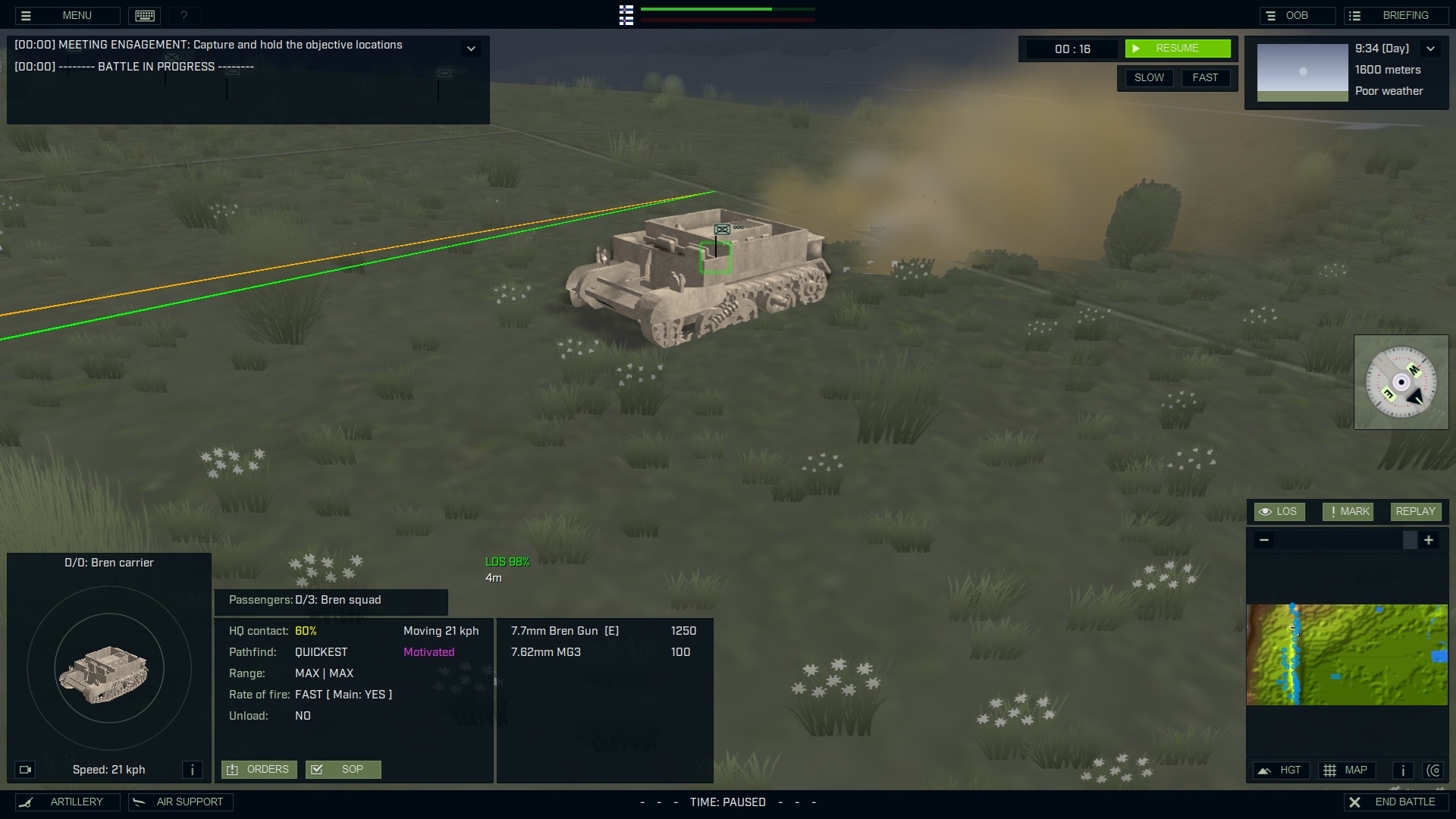Open the AIR SUPPORT panel
Image resolution: width=1456 pixels, height=819 pixels.
[180, 802]
